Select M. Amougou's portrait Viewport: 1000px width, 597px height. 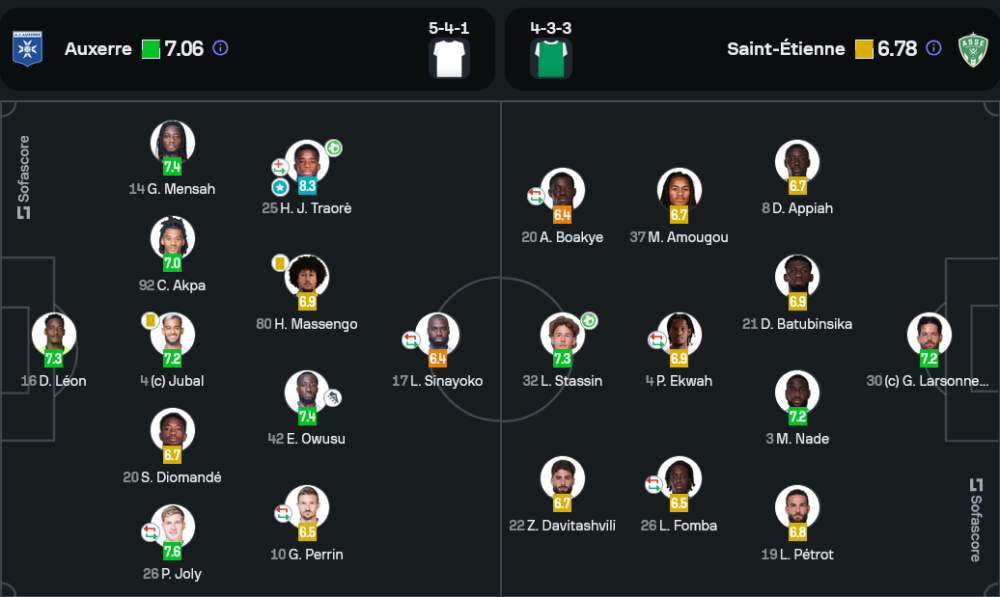point(680,192)
